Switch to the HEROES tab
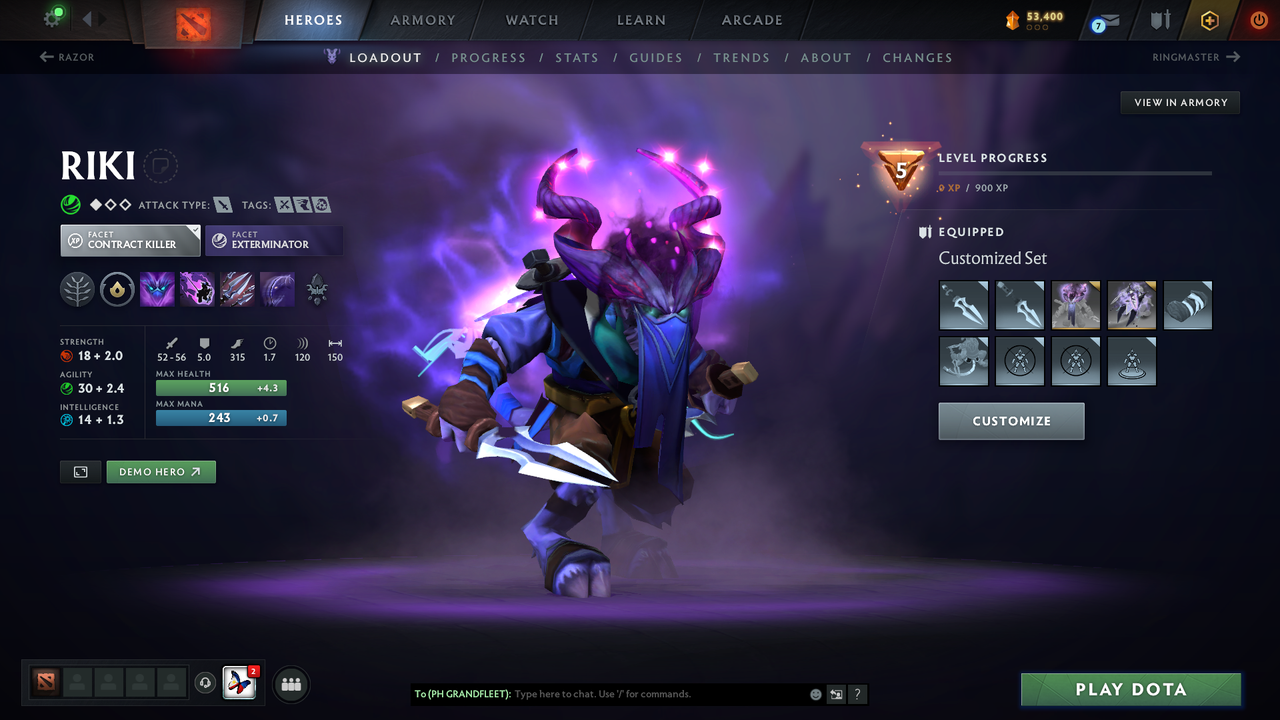The width and height of the screenshot is (1280, 720). pos(313,19)
